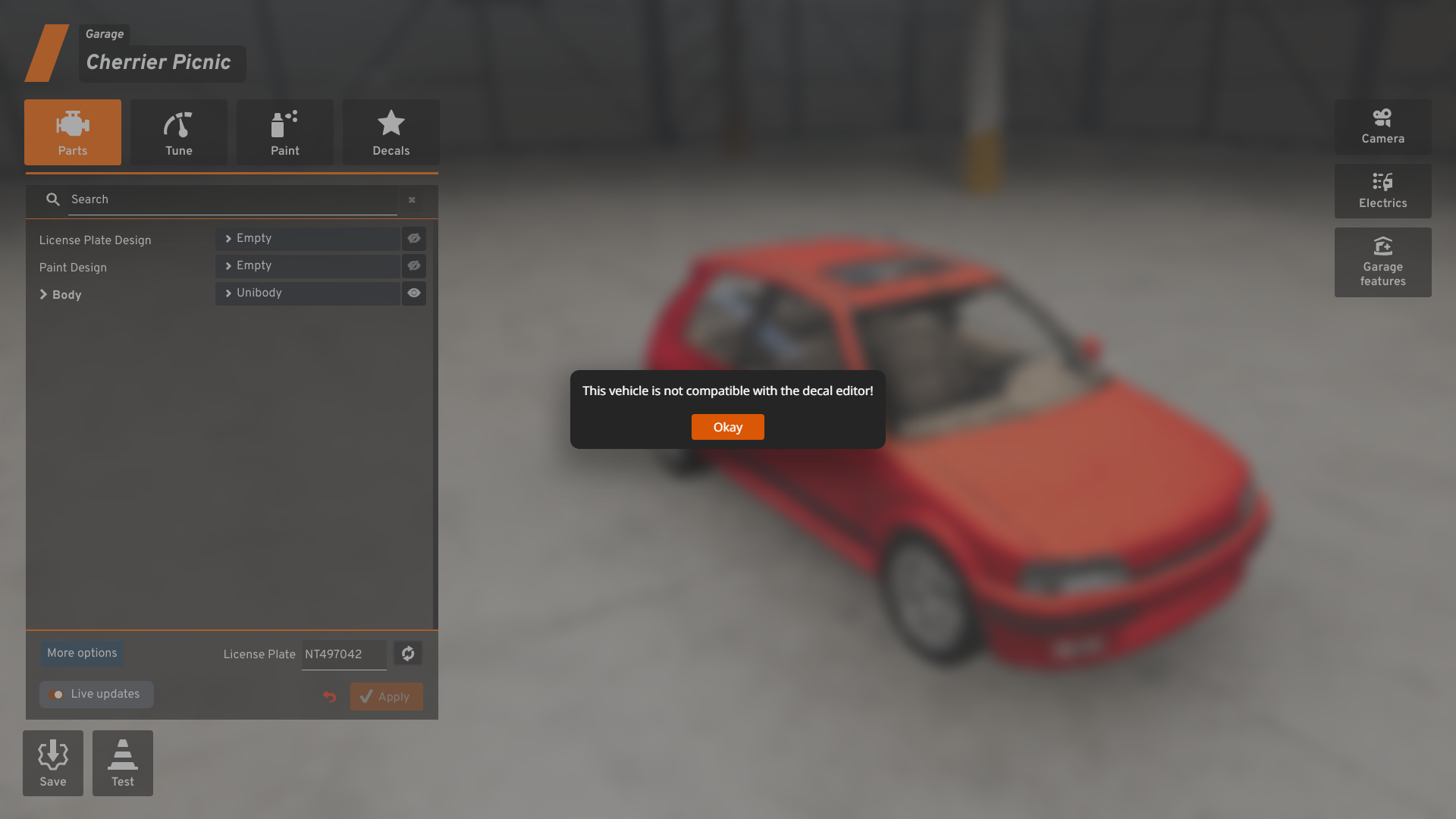Open the Camera options
This screenshot has height=819, width=1456.
1382,127
